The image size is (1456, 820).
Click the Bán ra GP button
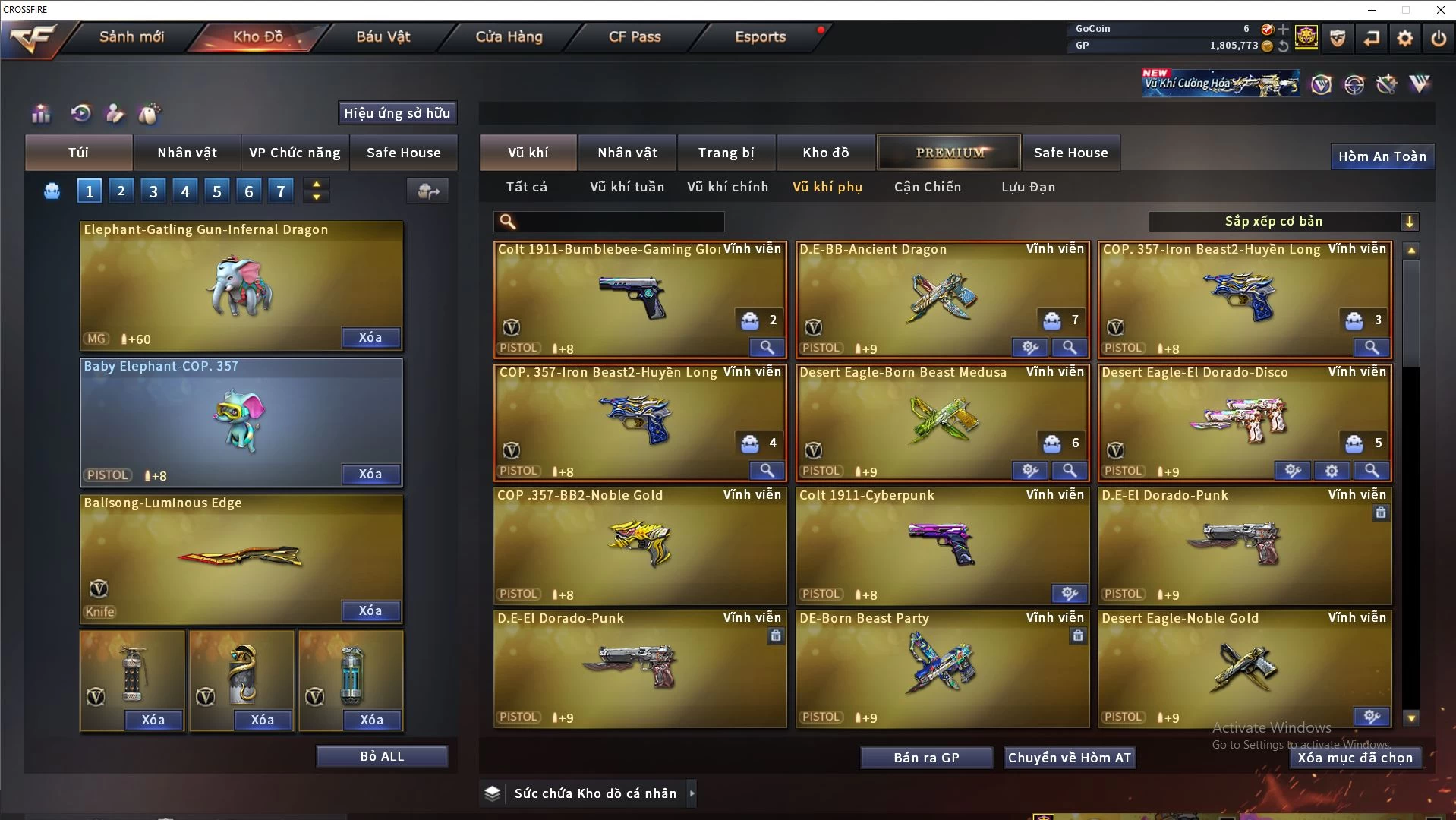click(x=926, y=758)
